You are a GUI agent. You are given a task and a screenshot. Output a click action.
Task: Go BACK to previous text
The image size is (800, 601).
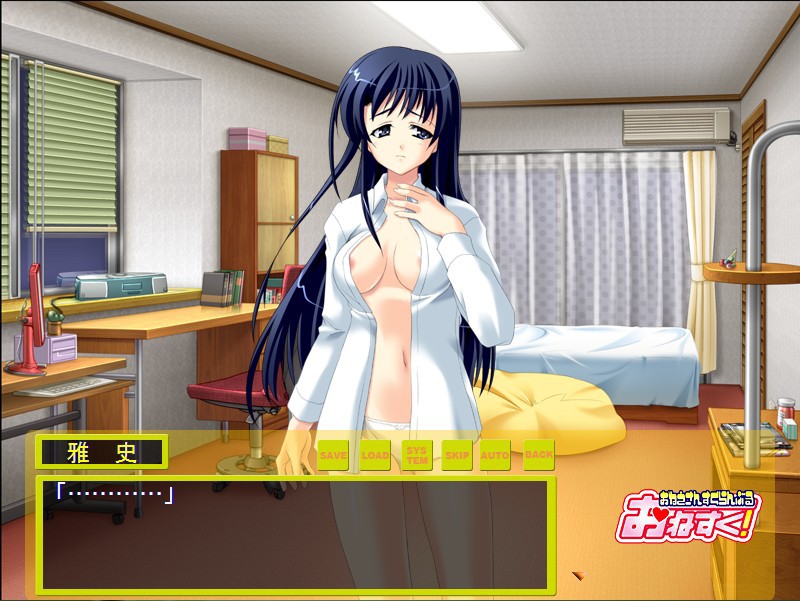(538, 455)
